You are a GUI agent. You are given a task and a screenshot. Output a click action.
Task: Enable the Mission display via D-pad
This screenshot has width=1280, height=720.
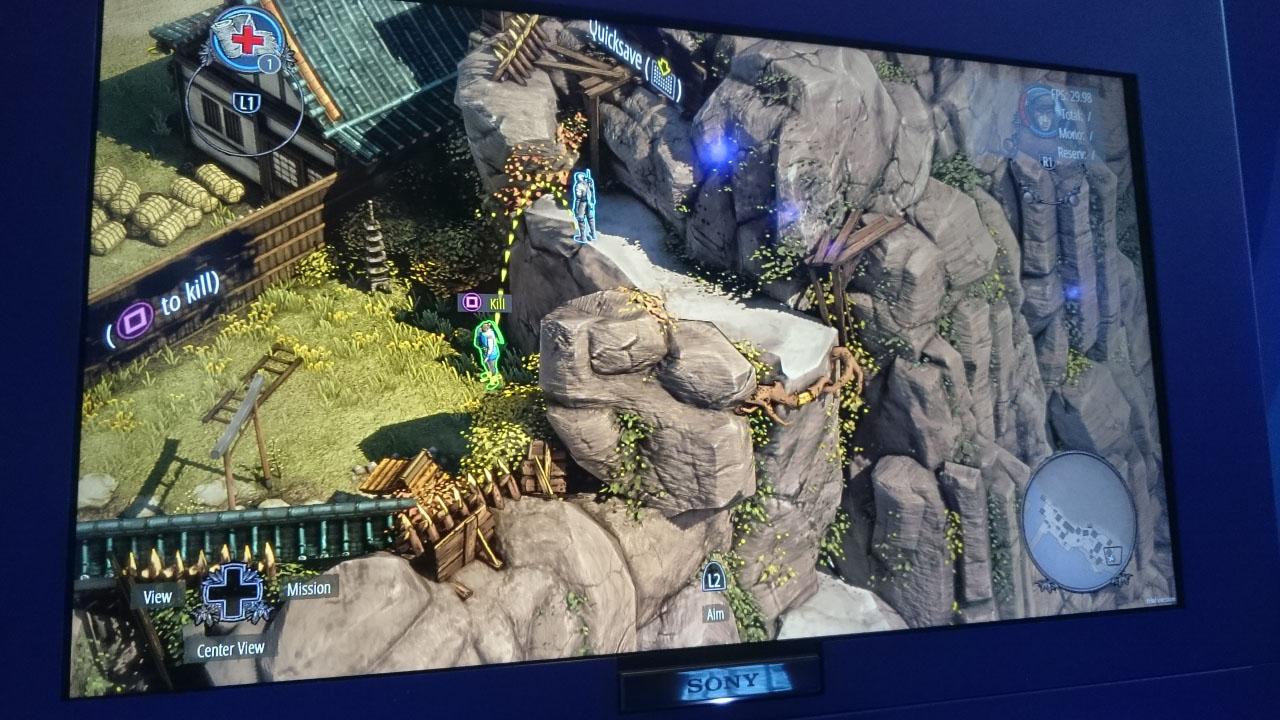click(x=307, y=588)
